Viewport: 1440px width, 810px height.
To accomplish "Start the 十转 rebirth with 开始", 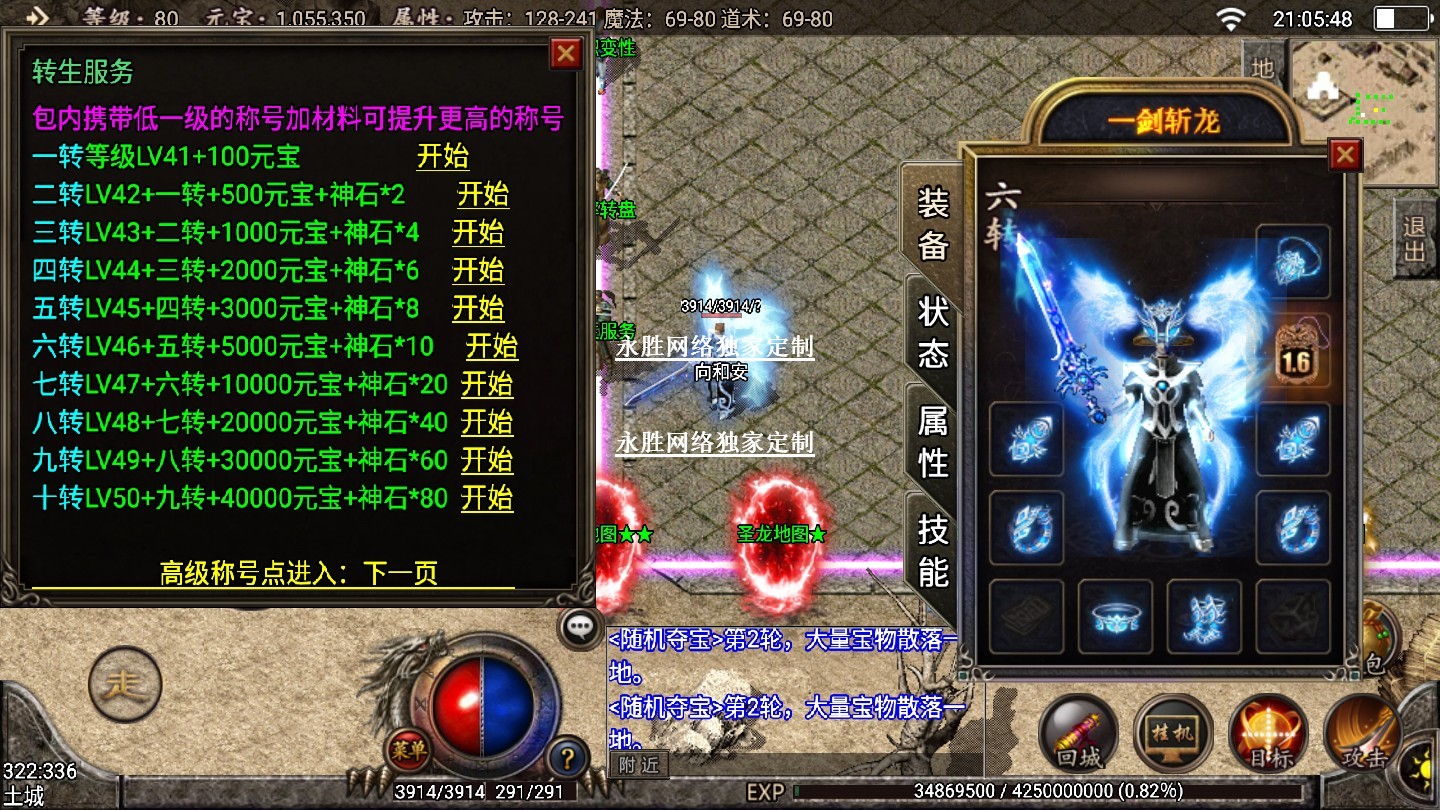I will (x=487, y=498).
